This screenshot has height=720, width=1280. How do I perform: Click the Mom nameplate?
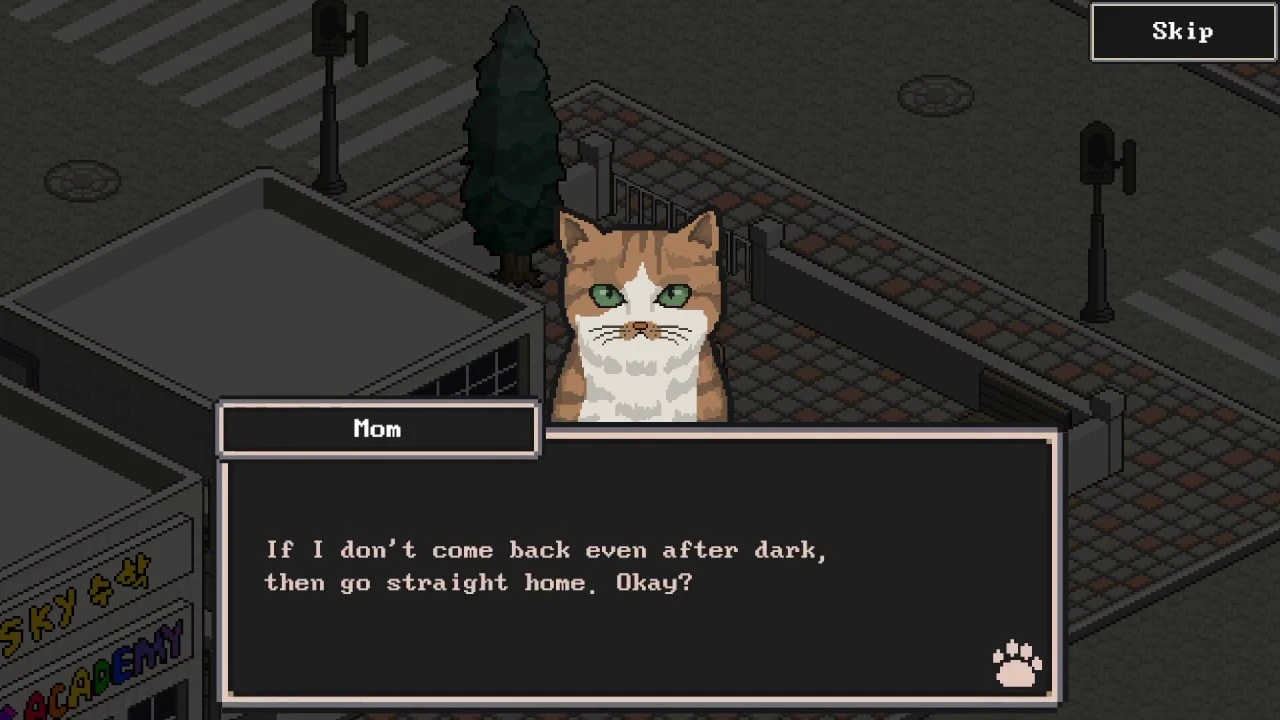(x=377, y=429)
